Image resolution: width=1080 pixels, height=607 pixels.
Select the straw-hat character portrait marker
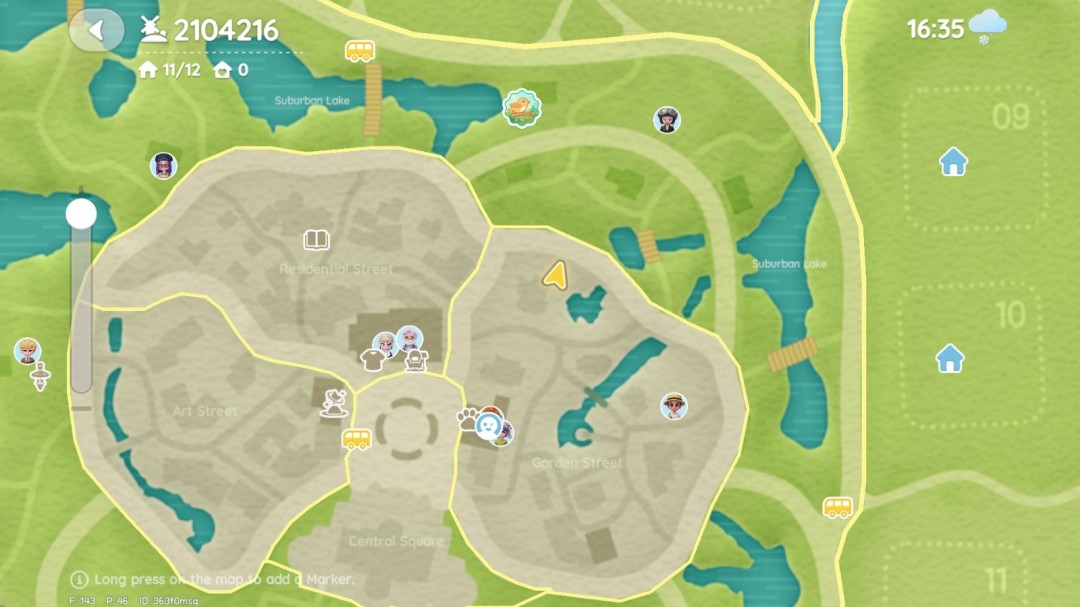click(675, 405)
